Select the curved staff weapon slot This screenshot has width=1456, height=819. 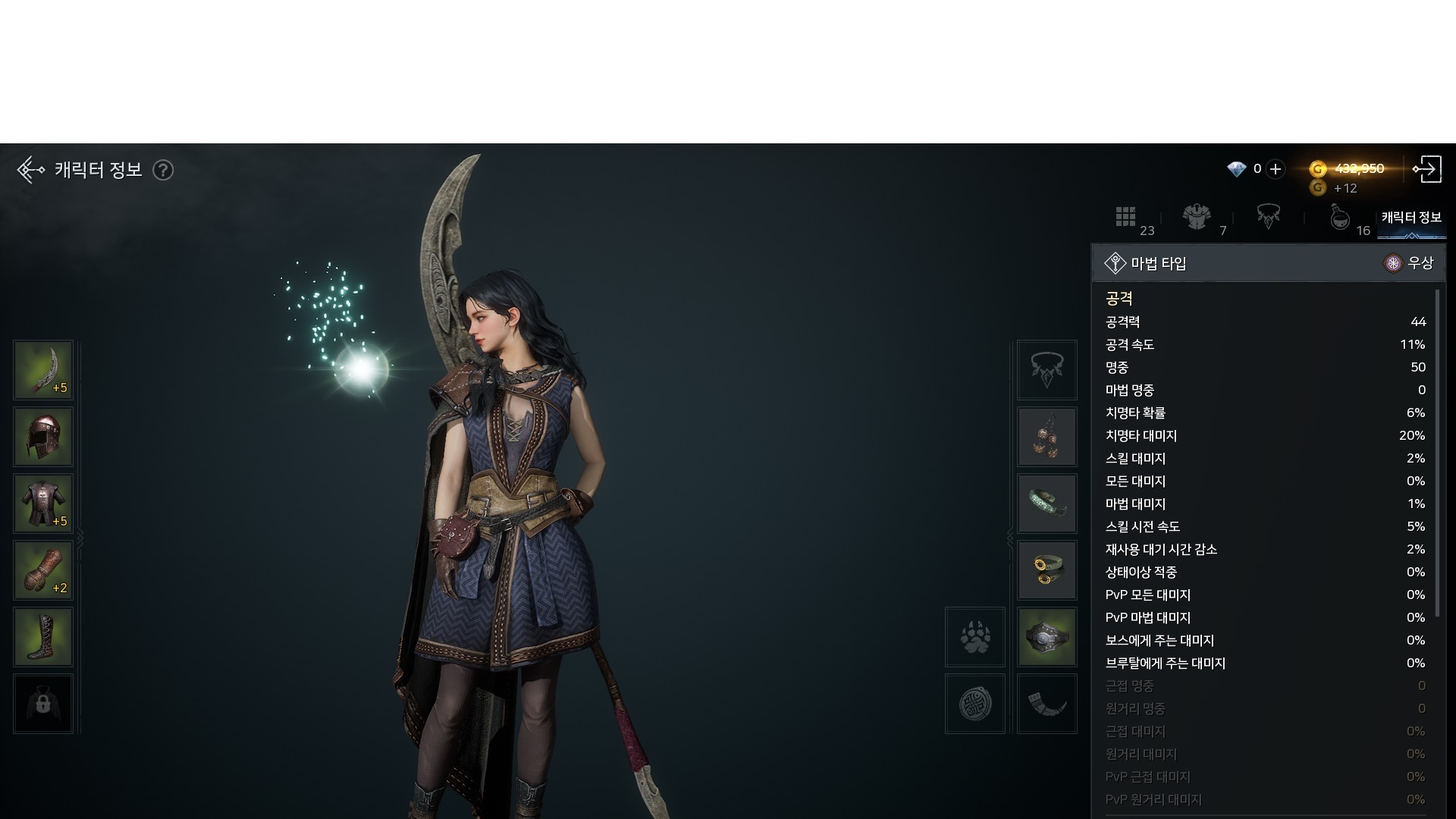tap(43, 371)
